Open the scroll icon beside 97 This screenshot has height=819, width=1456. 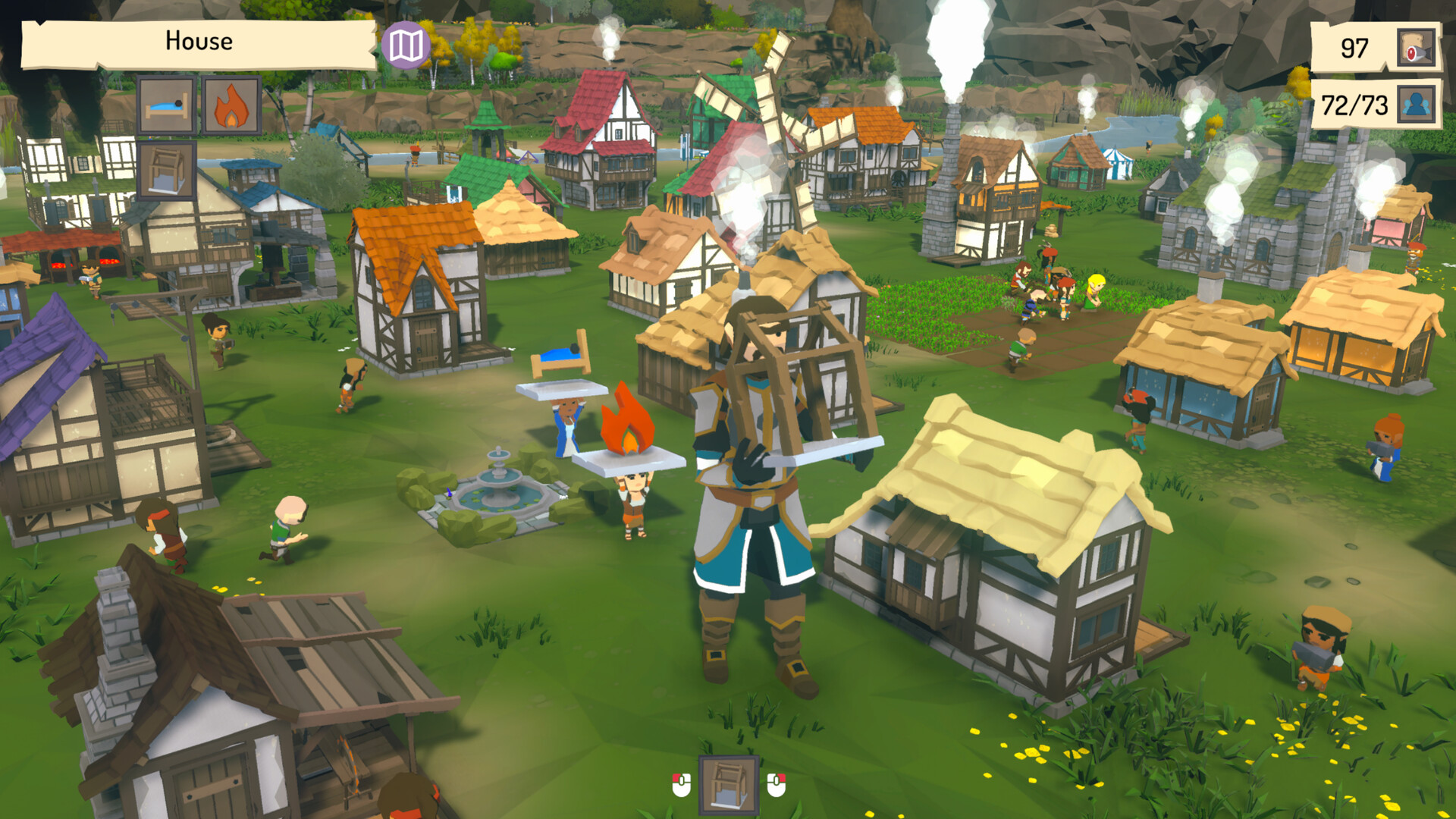1416,49
